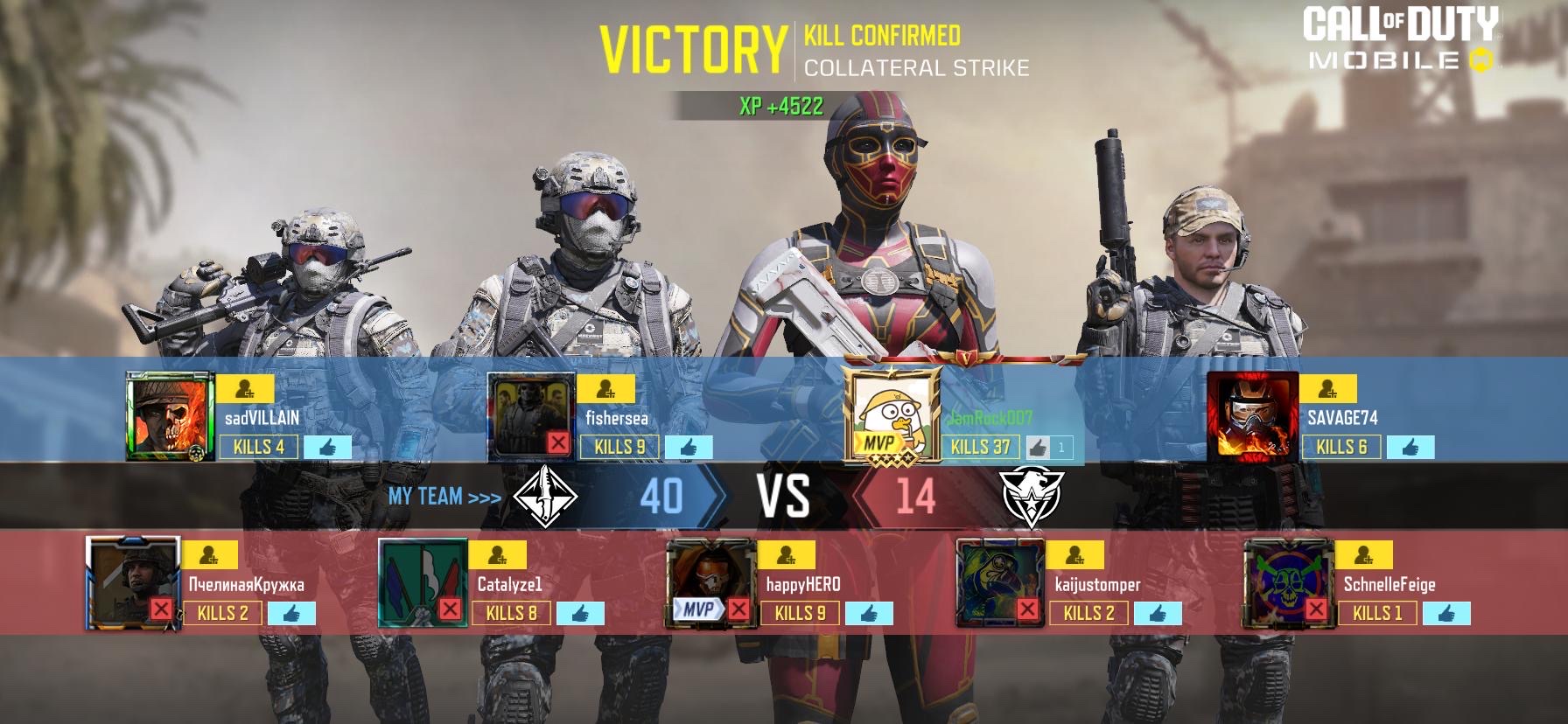This screenshot has height=724, width=1568.
Task: Send friend request to fishersea
Action: pyautogui.click(x=606, y=389)
